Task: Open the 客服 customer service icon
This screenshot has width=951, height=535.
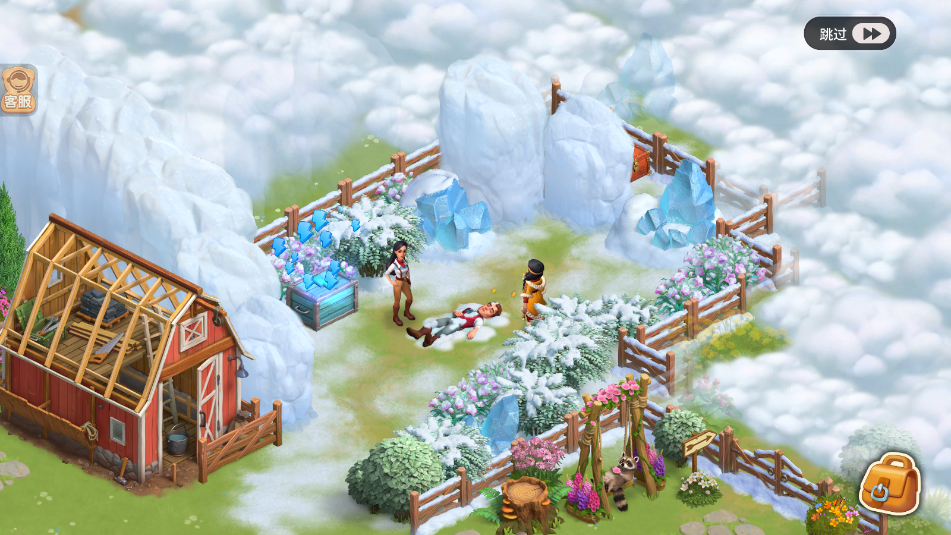Action: coord(17,90)
